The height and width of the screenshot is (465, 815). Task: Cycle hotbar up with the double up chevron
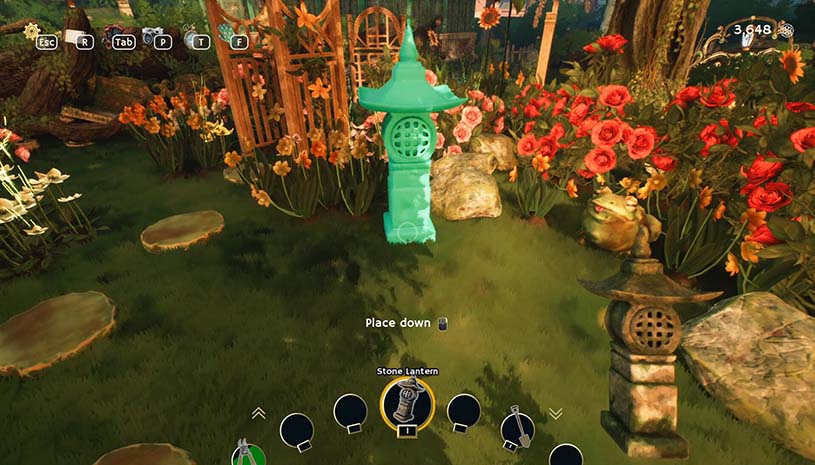[258, 412]
